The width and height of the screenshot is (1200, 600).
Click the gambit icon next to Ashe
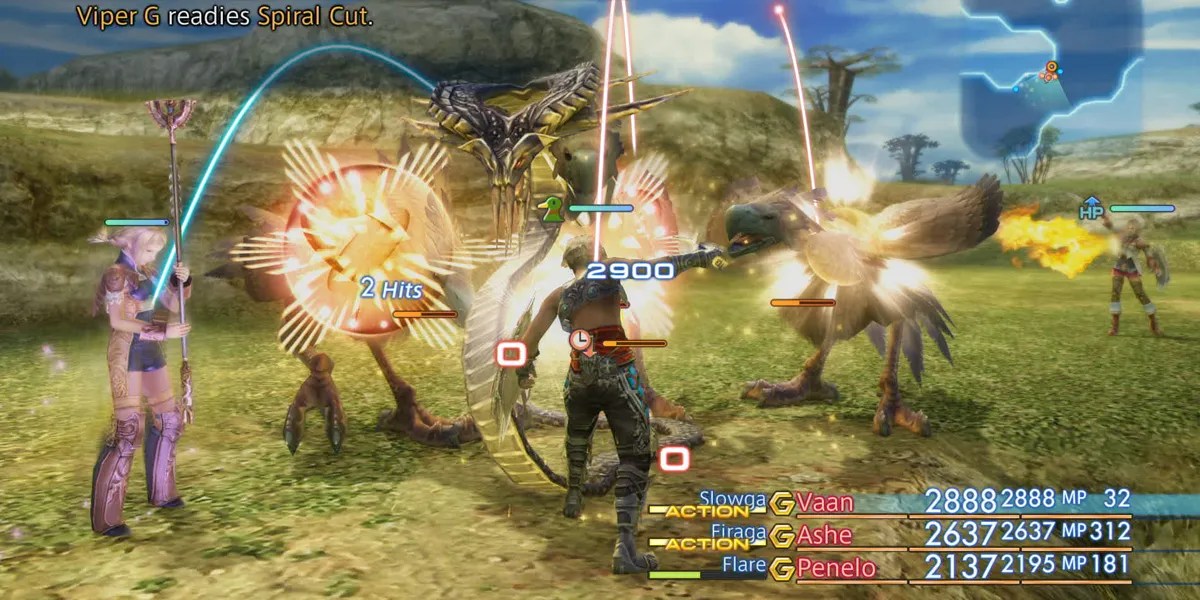point(782,535)
